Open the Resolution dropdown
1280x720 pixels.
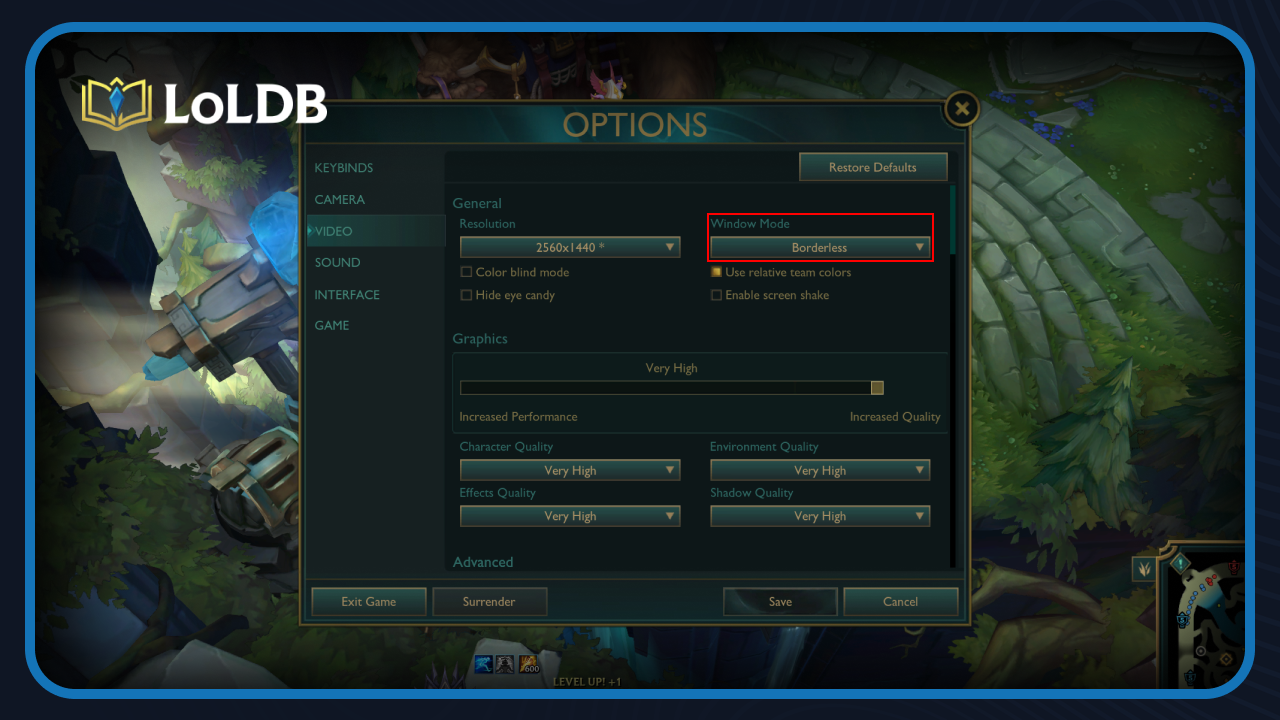pyautogui.click(x=569, y=247)
